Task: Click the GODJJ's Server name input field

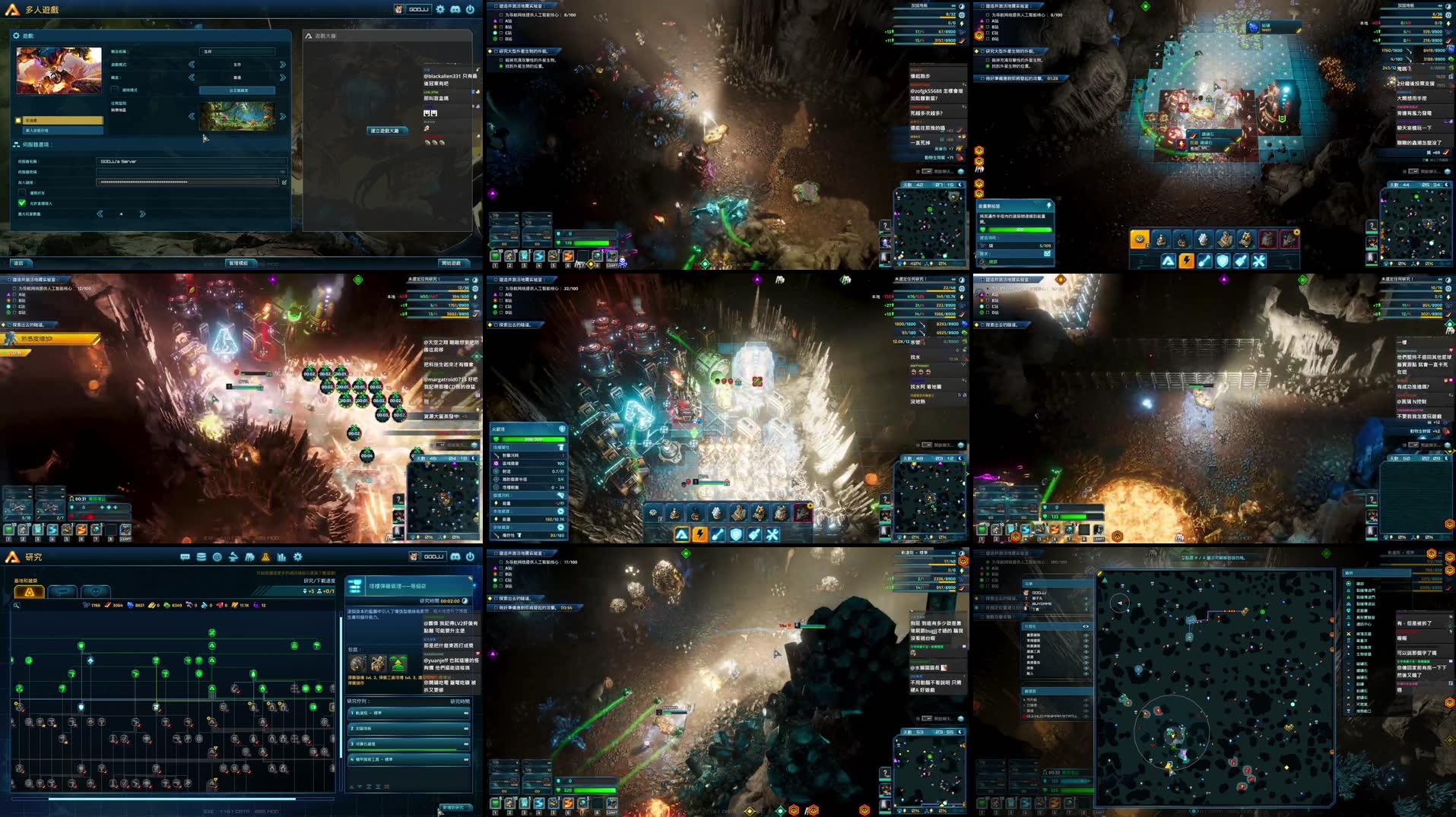Action: (x=192, y=160)
